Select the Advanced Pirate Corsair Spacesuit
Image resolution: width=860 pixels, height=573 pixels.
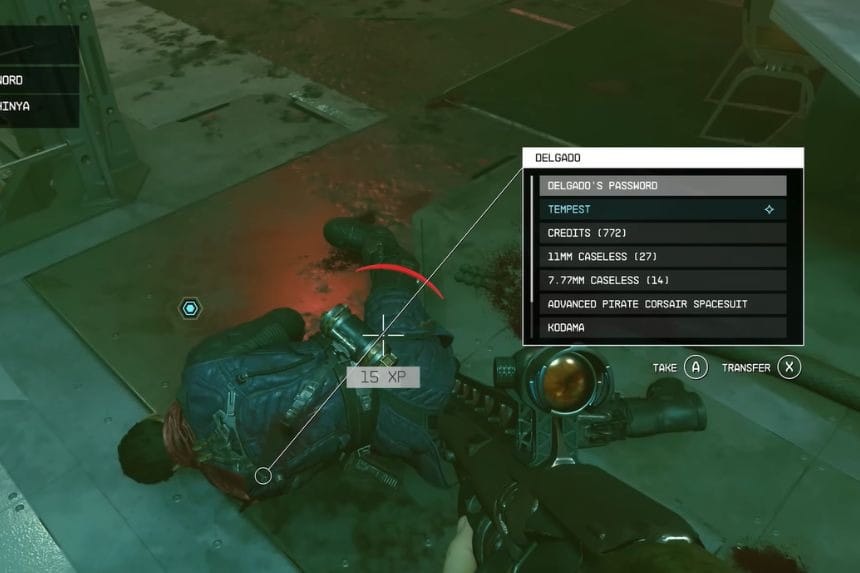662,304
